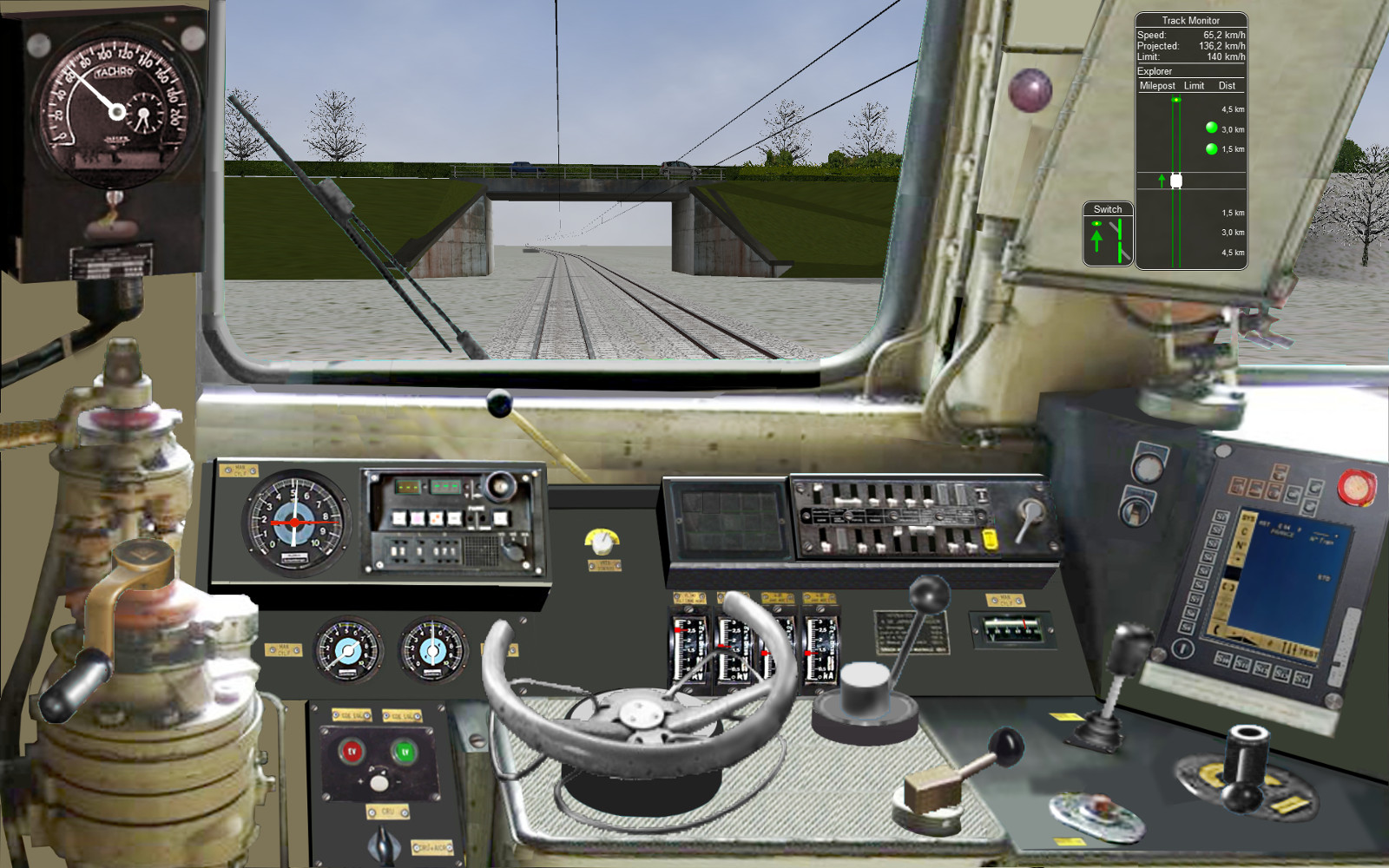Select the green route arrow in Switch panel
Screen dimensions: 1389x868
[1096, 237]
